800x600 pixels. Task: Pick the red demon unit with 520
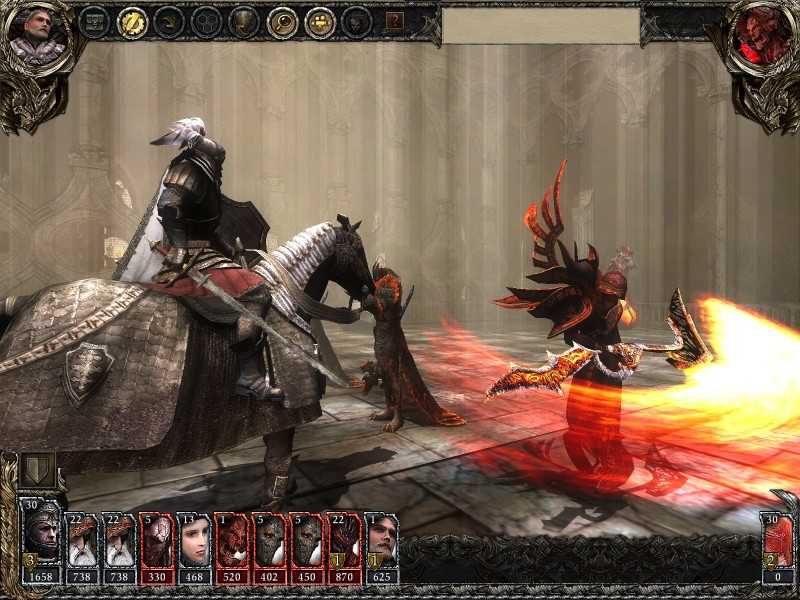tap(231, 543)
